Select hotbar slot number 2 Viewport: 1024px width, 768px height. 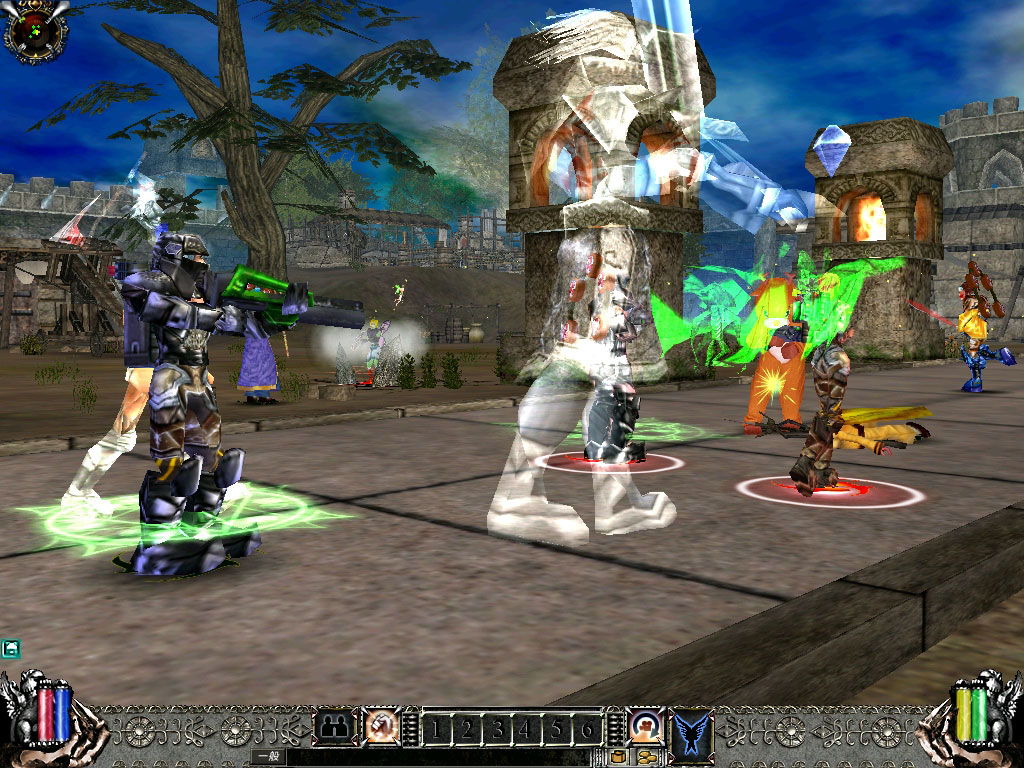click(x=465, y=729)
